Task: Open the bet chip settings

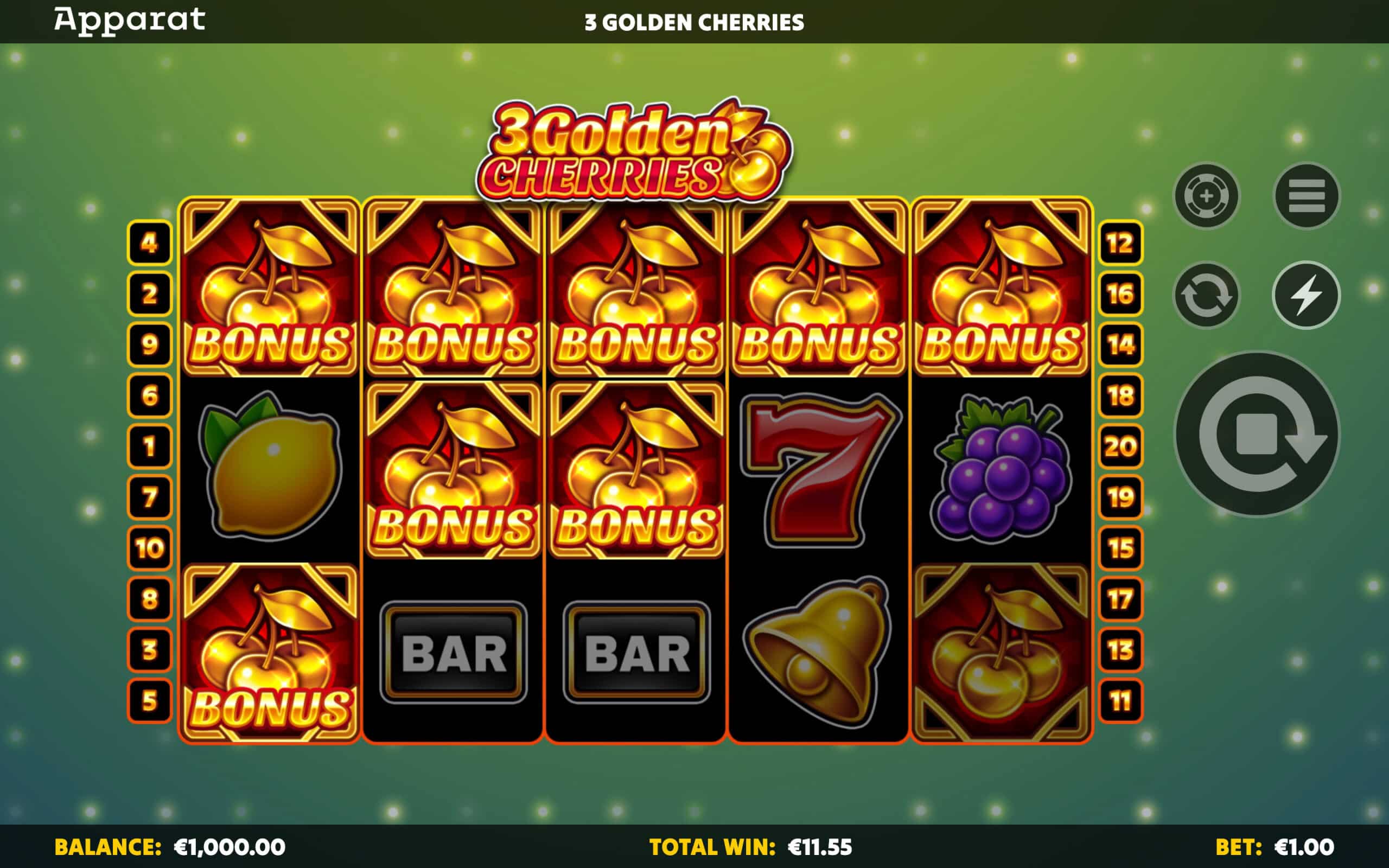Action: coord(1206,196)
